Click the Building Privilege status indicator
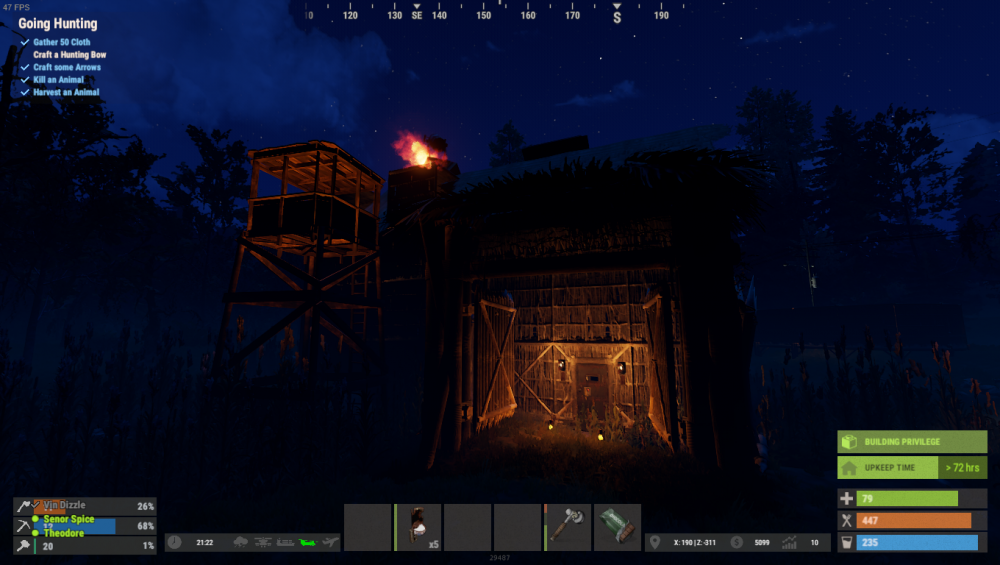Viewport: 1000px width, 565px height. [912, 442]
